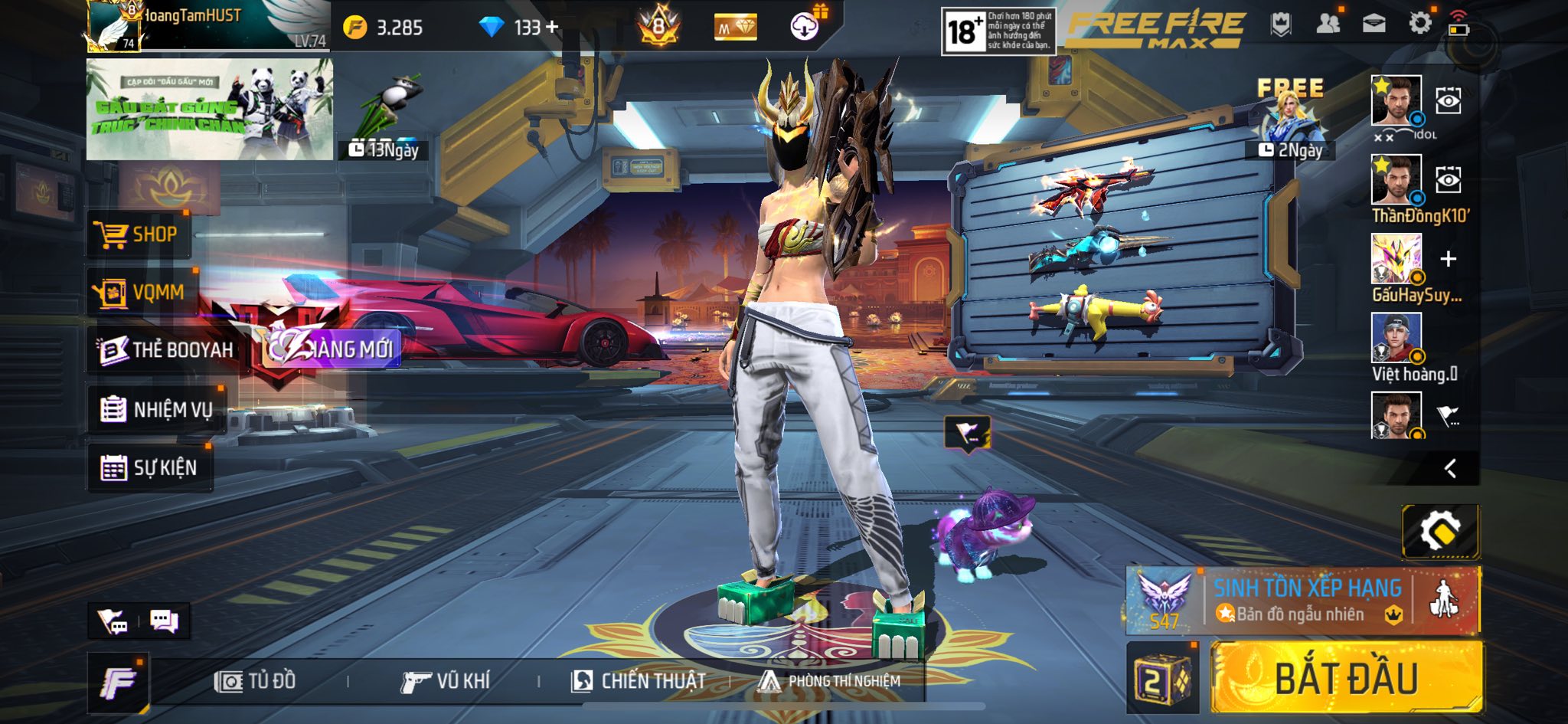Open the settings gear icon

[1419, 23]
